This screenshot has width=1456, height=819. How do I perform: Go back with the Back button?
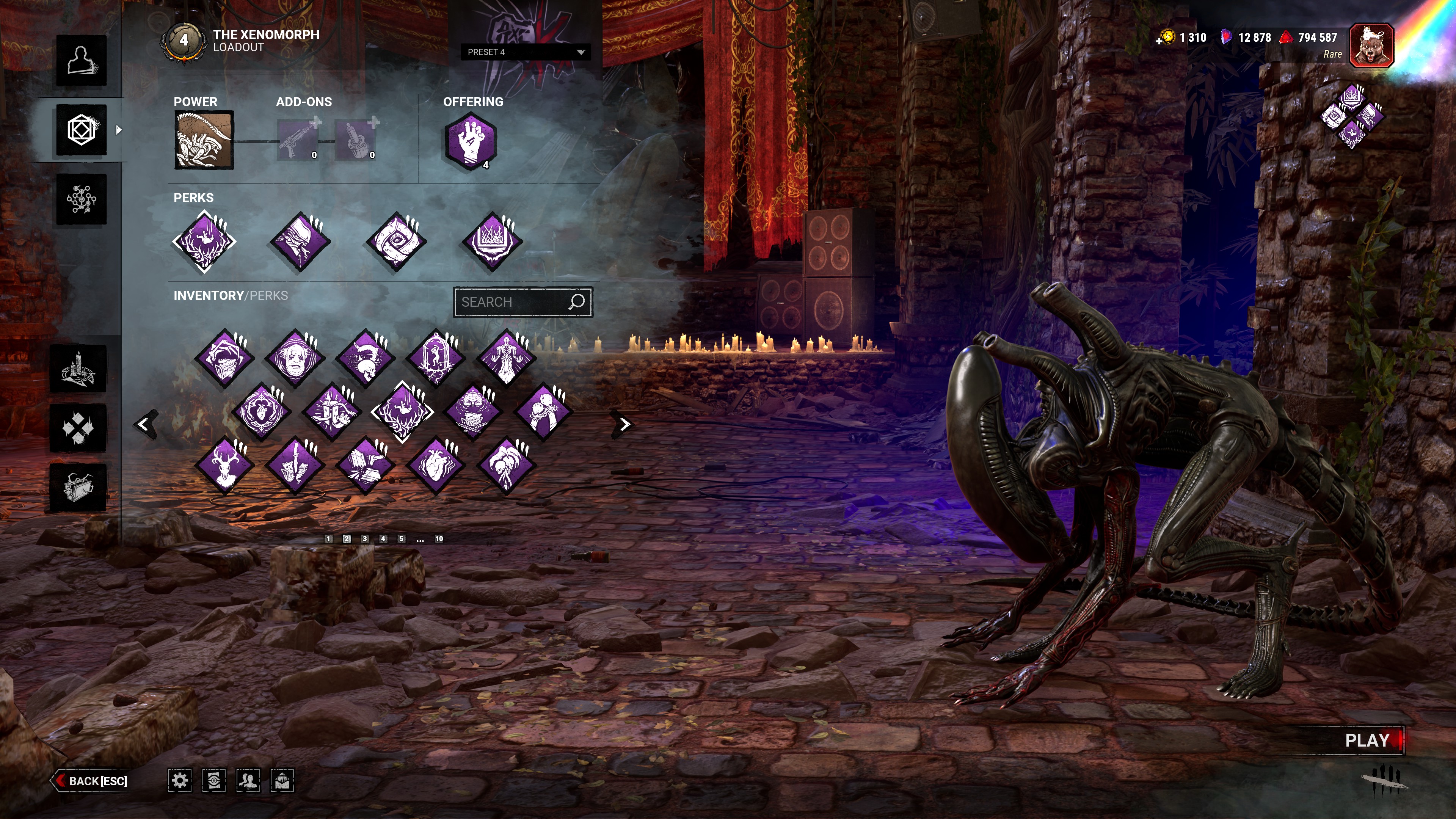[91, 781]
